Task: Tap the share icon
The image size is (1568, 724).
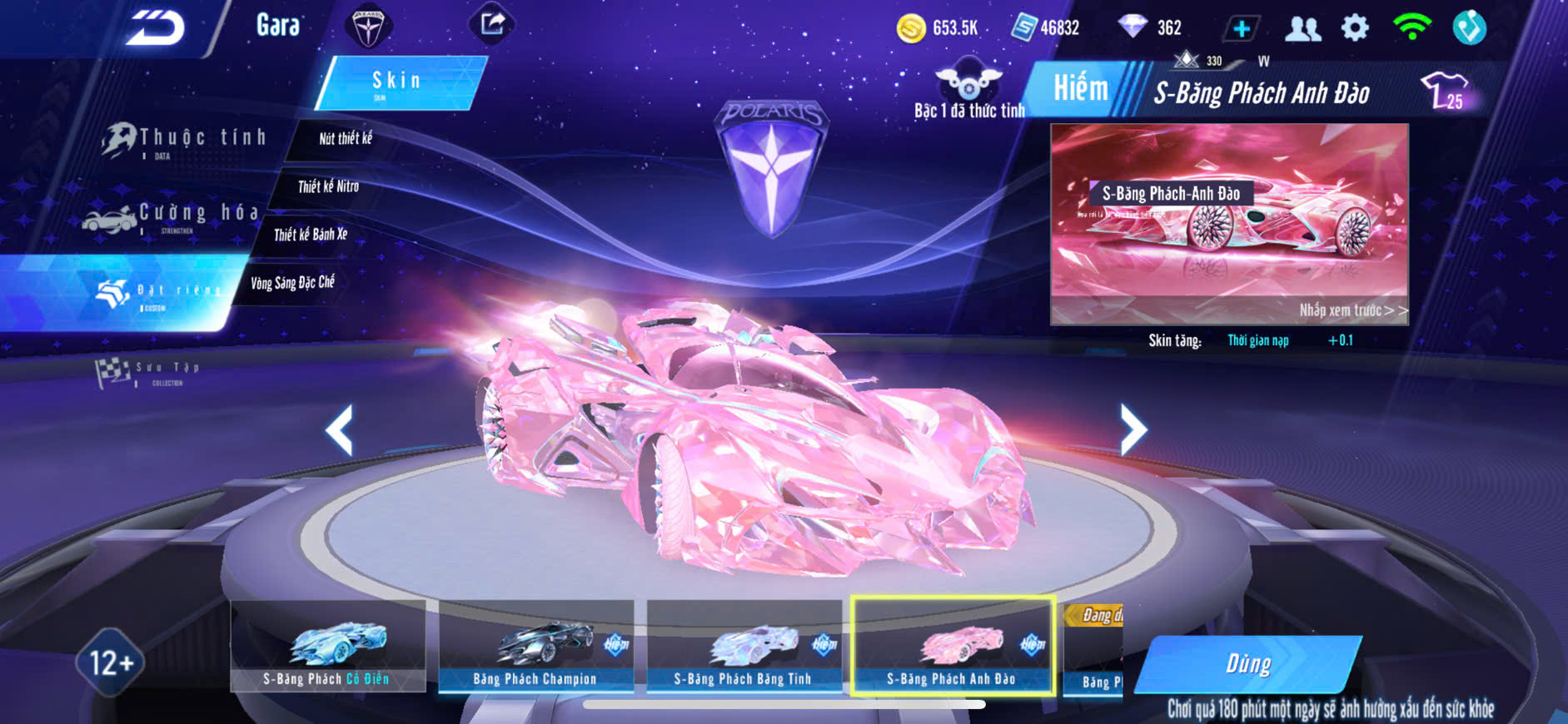Action: point(492,24)
